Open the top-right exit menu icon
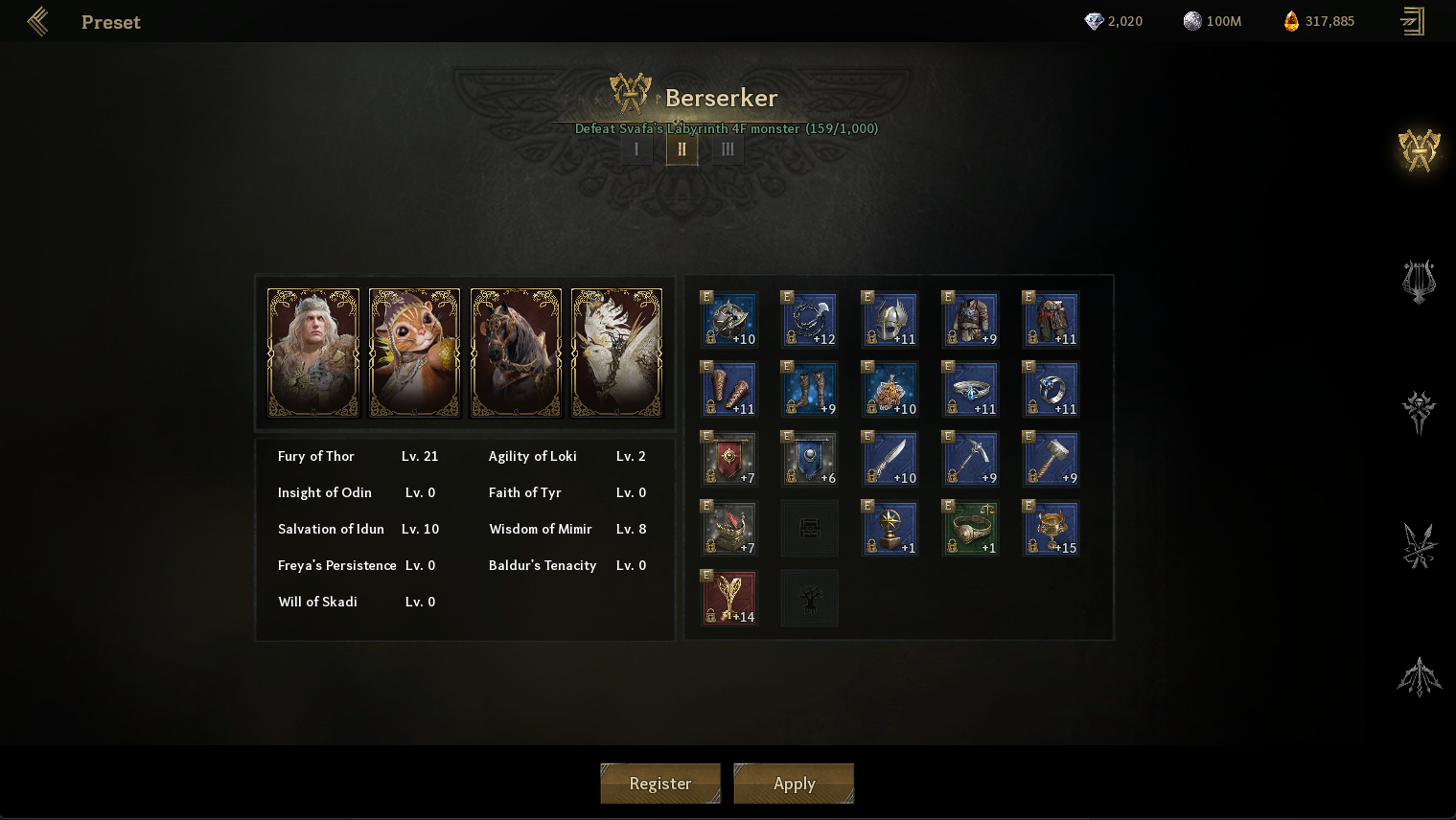 (x=1412, y=21)
